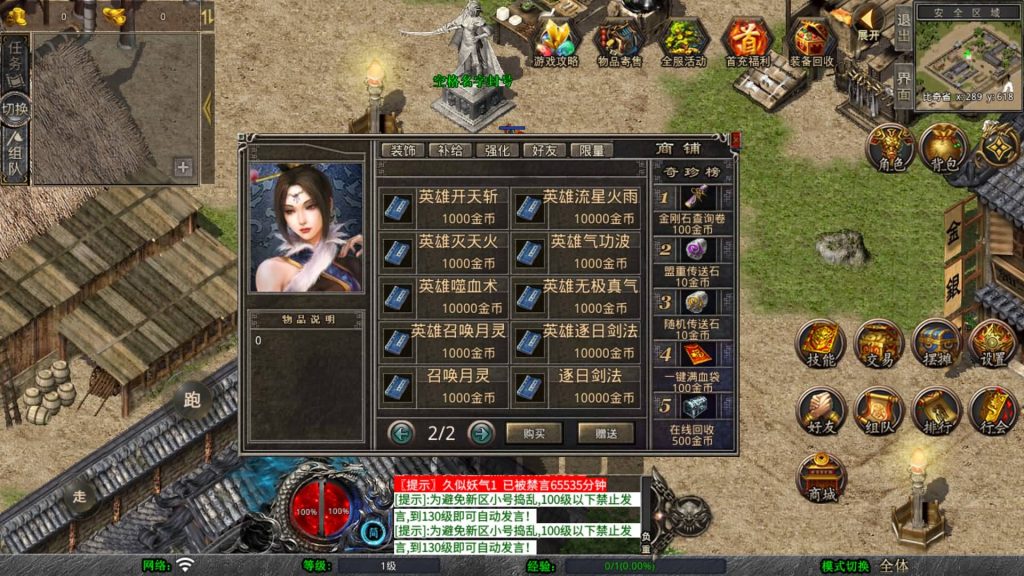This screenshot has height=576, width=1024.
Task: Select the 英雄开天斩 skill book
Action: 445,207
